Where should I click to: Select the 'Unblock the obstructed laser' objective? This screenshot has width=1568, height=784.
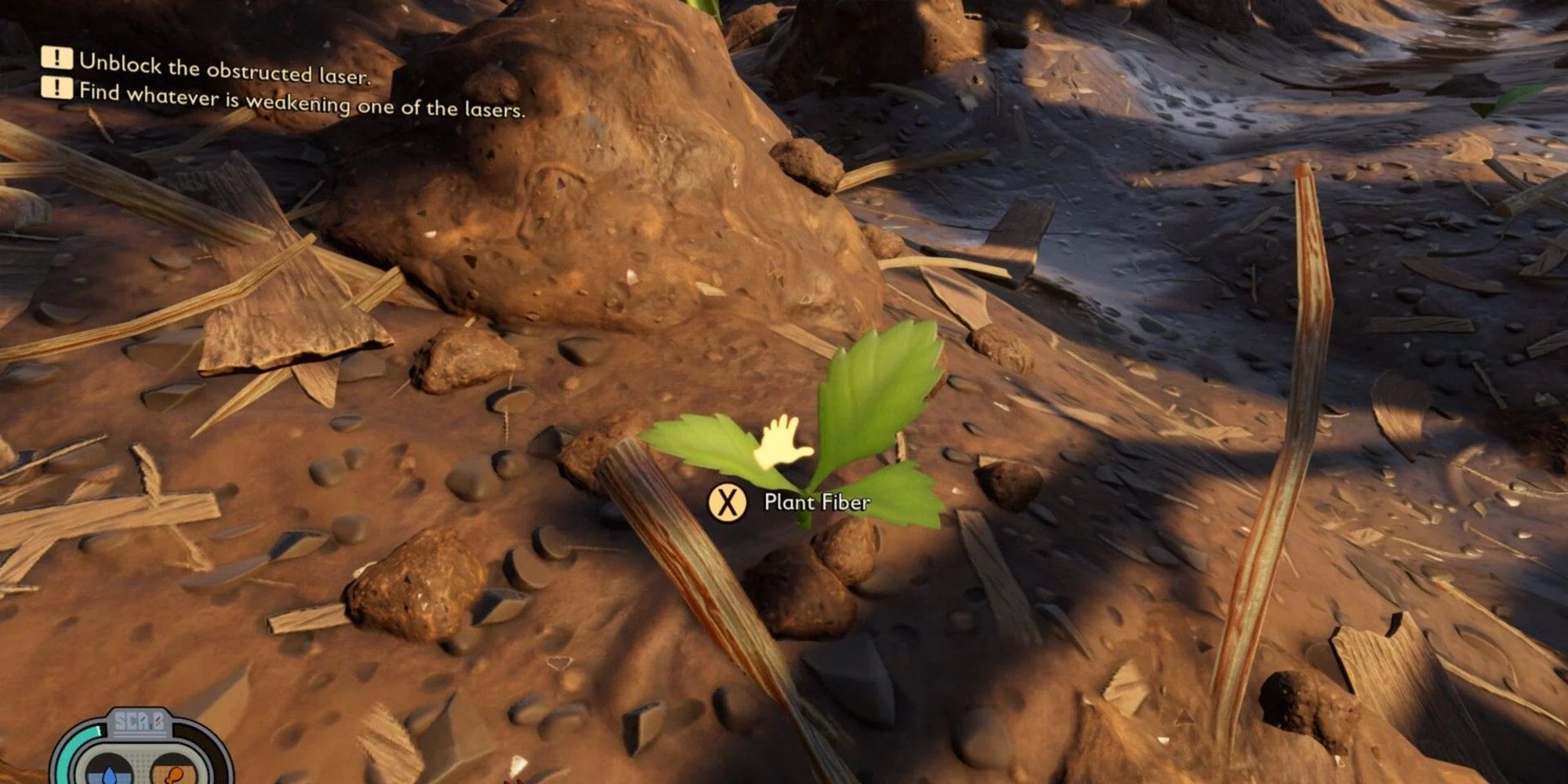(223, 69)
